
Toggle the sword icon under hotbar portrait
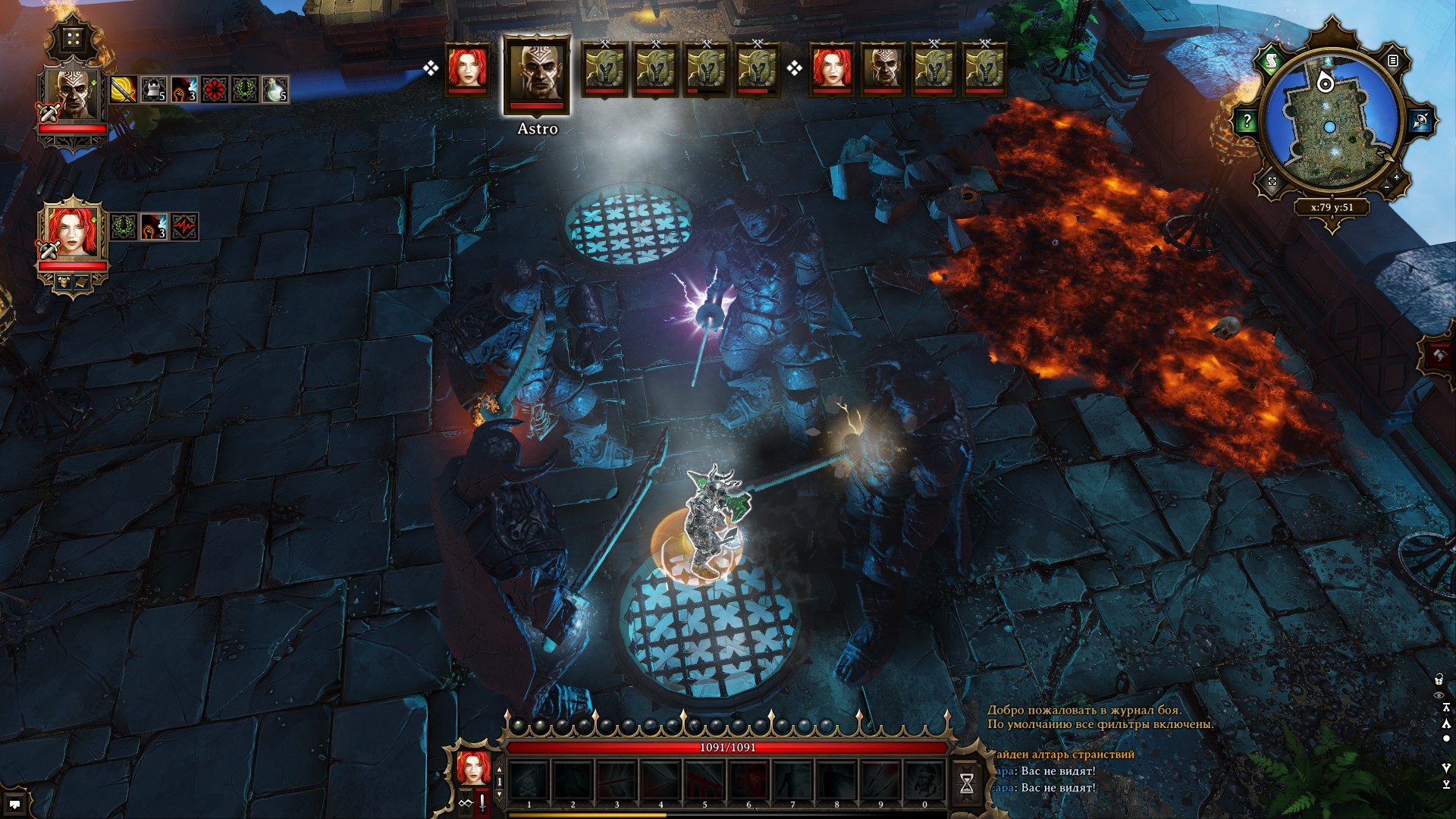(482, 803)
